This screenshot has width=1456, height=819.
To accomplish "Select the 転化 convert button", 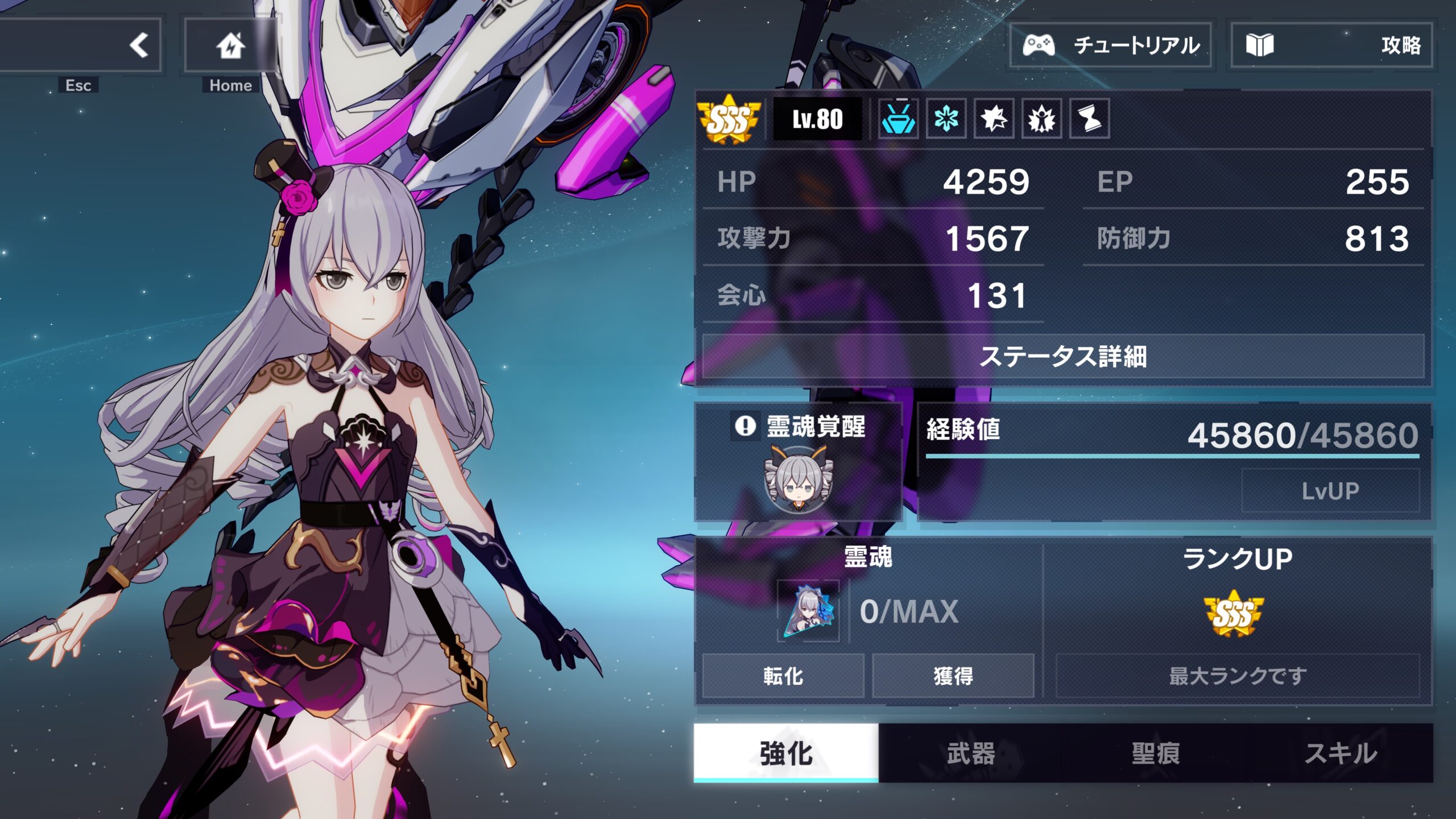I will [783, 676].
